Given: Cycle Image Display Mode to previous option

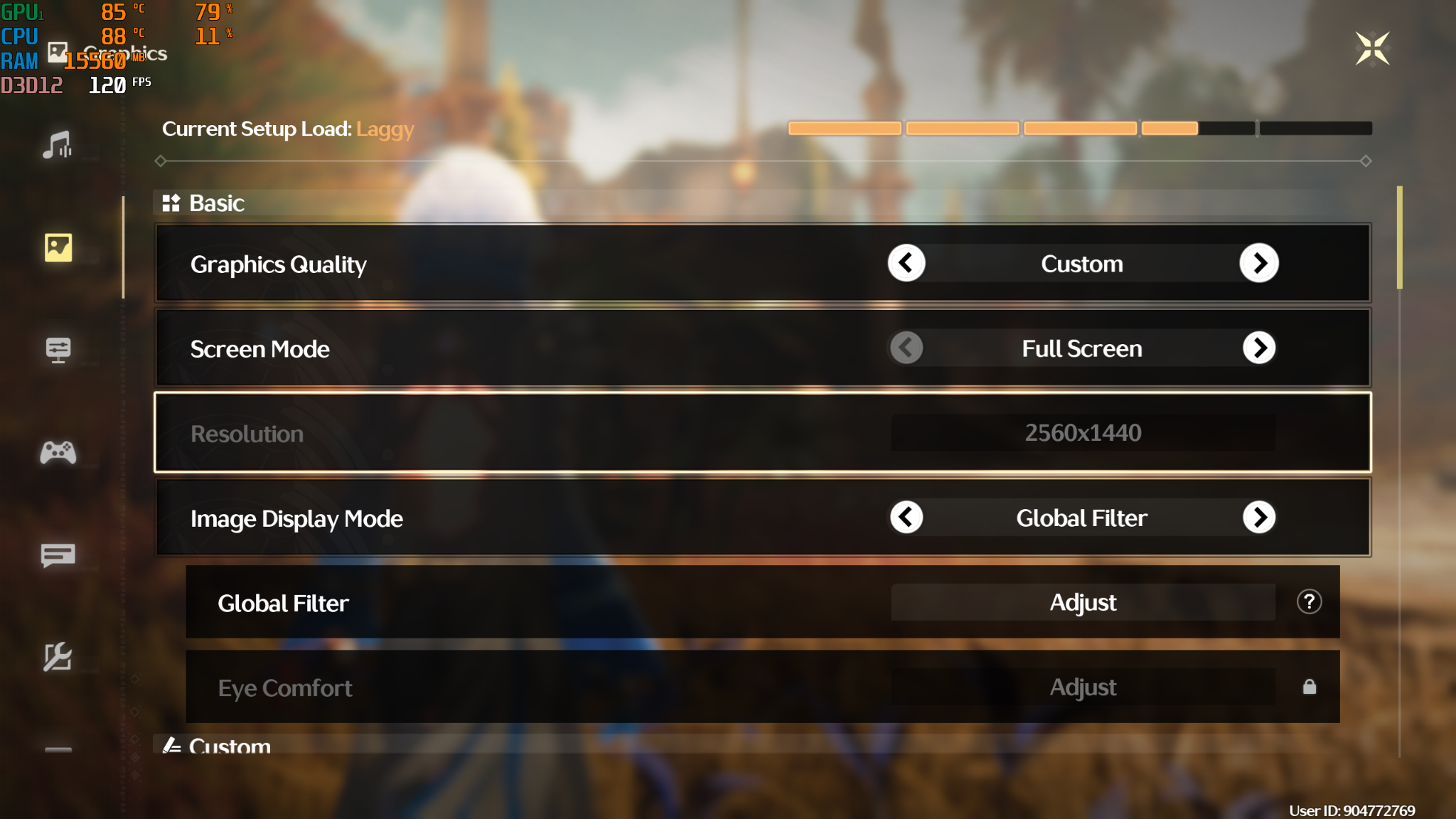Looking at the screenshot, I should (906, 518).
